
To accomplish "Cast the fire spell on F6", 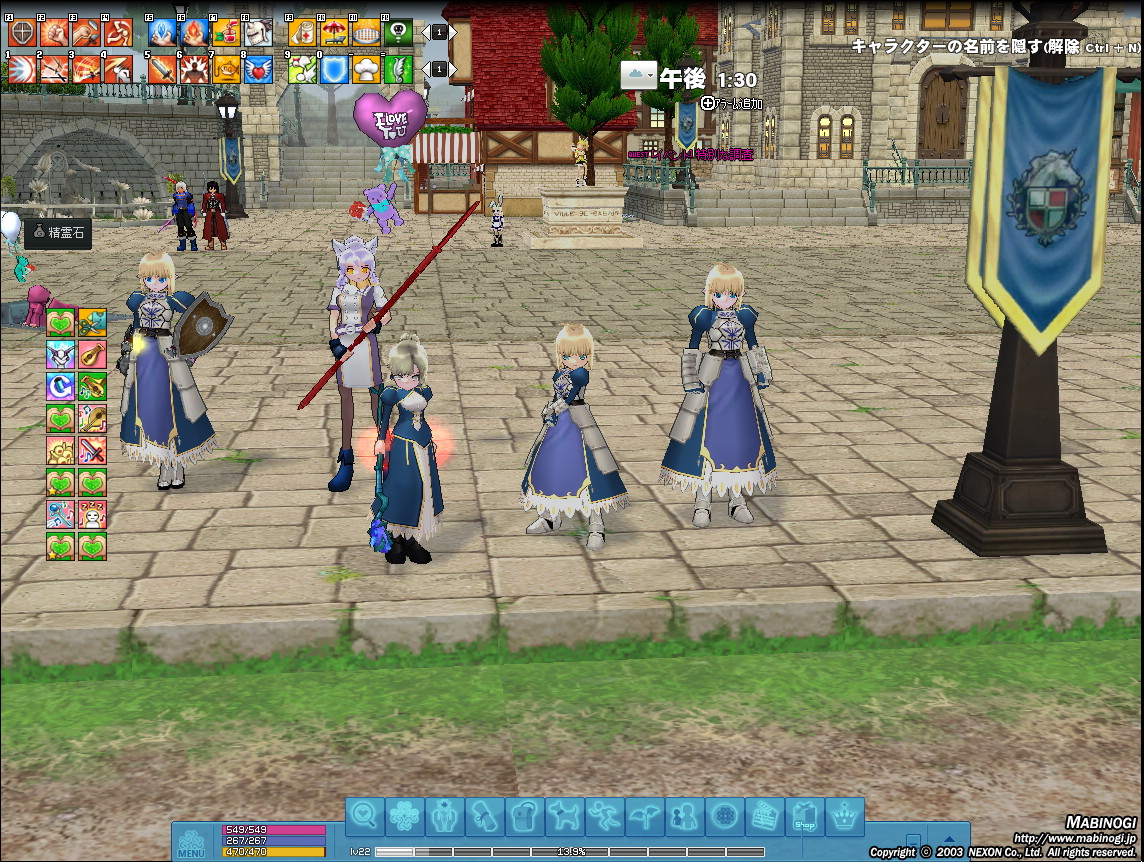I will (x=194, y=33).
